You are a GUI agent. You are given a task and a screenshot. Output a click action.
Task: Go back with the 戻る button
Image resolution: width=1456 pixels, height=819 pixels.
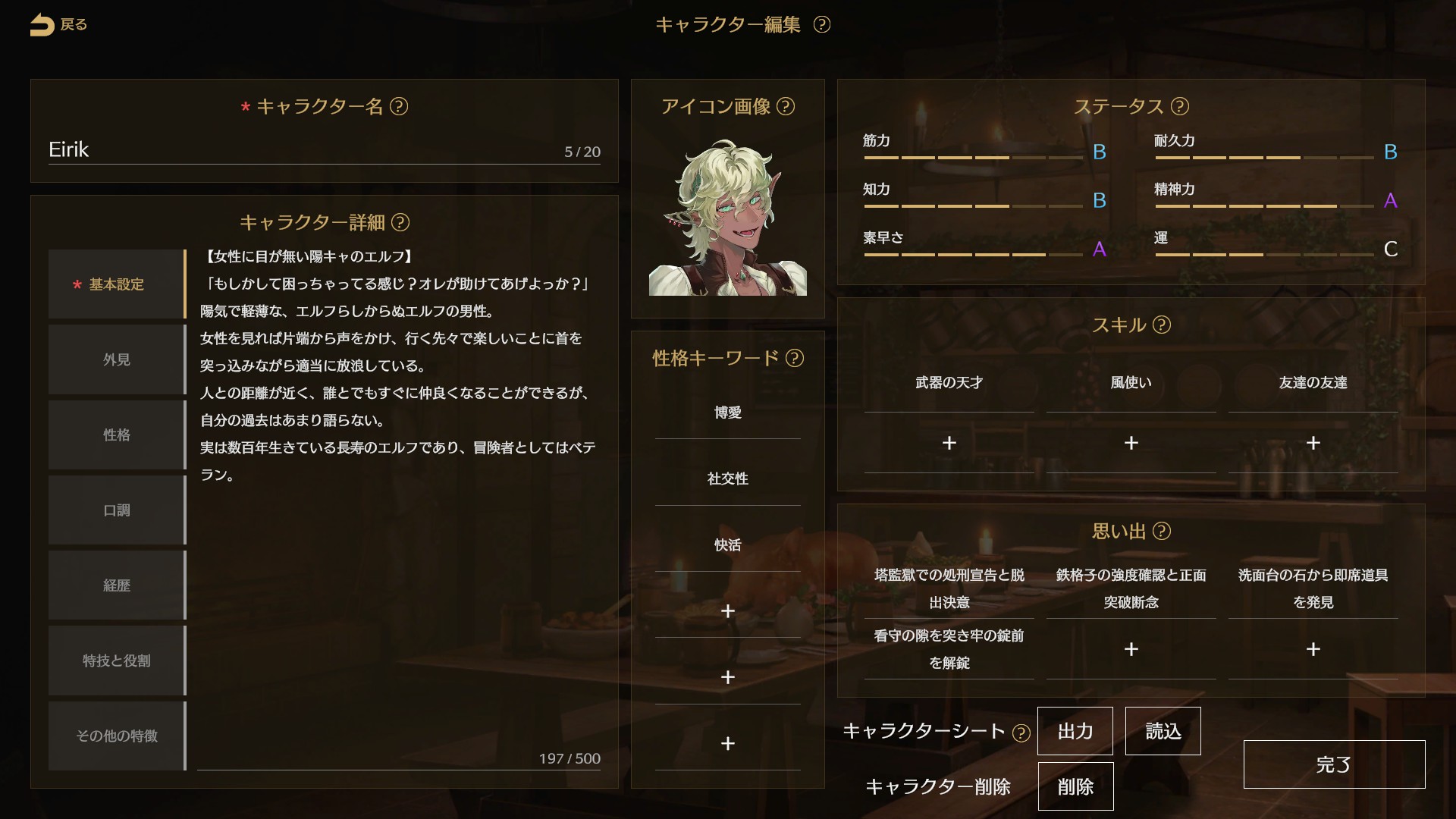click(58, 25)
